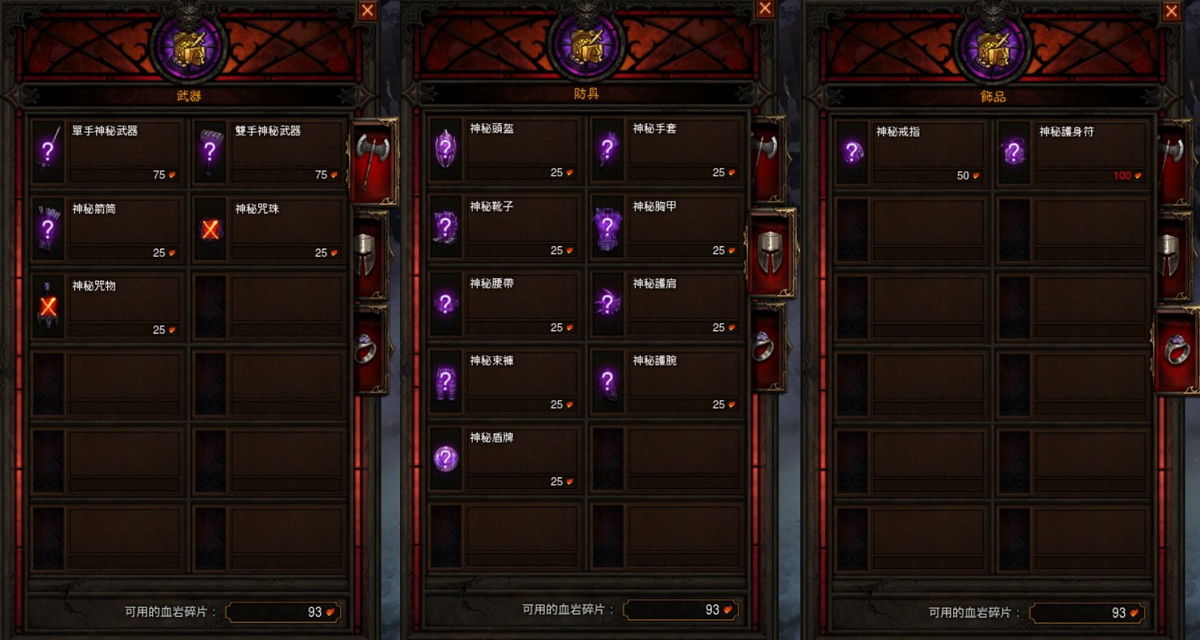This screenshot has width=1200, height=640.
Task: Close the 飾品 jewelry shop panel
Action: (x=1172, y=10)
